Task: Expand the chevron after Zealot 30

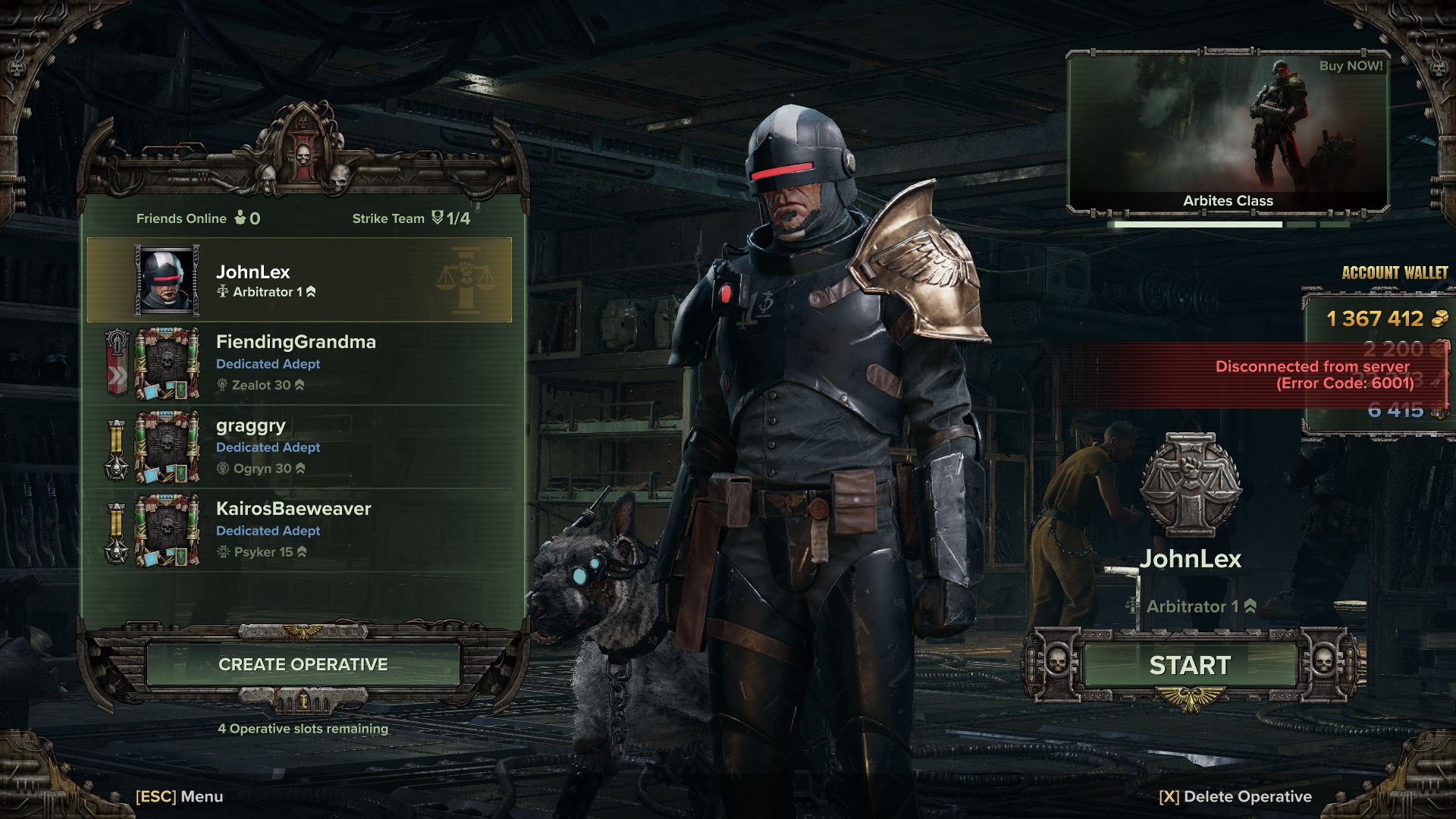Action: 300,384
